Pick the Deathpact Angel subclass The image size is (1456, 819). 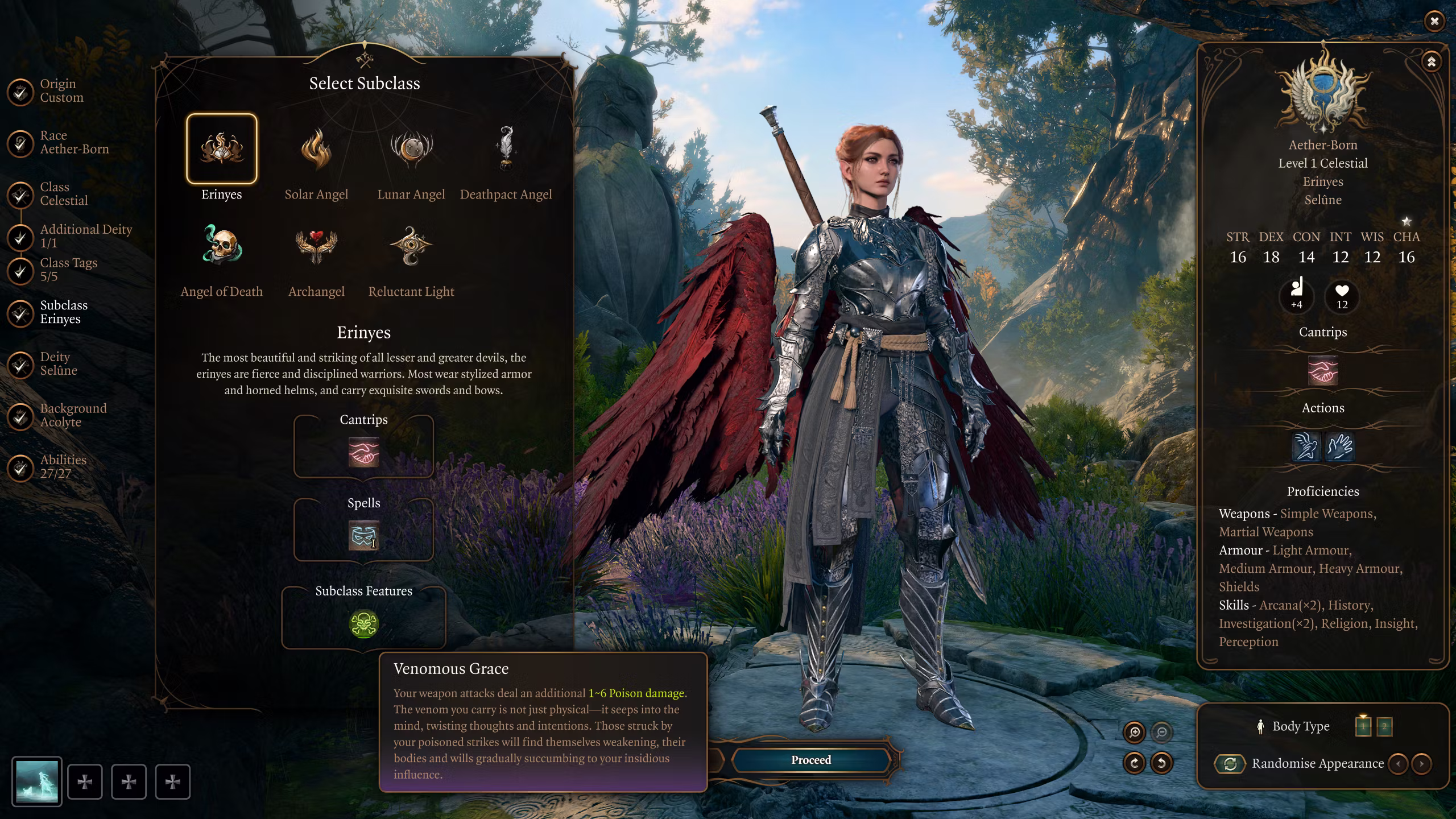[x=506, y=150]
